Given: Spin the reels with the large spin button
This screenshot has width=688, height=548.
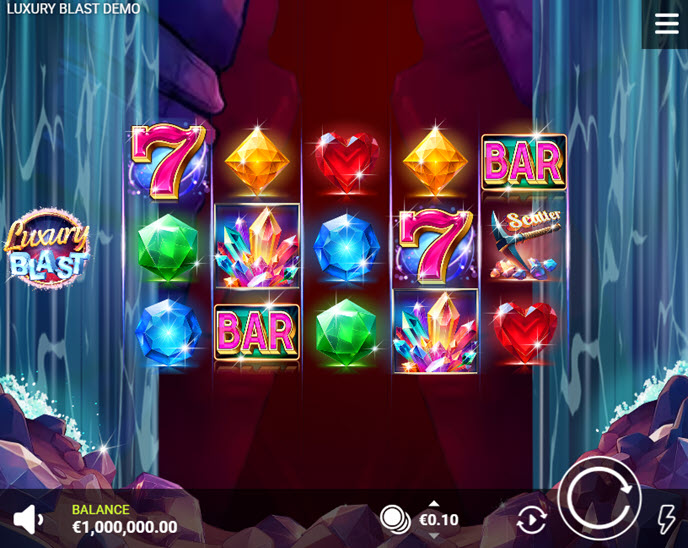Looking at the screenshot, I should point(599,498).
